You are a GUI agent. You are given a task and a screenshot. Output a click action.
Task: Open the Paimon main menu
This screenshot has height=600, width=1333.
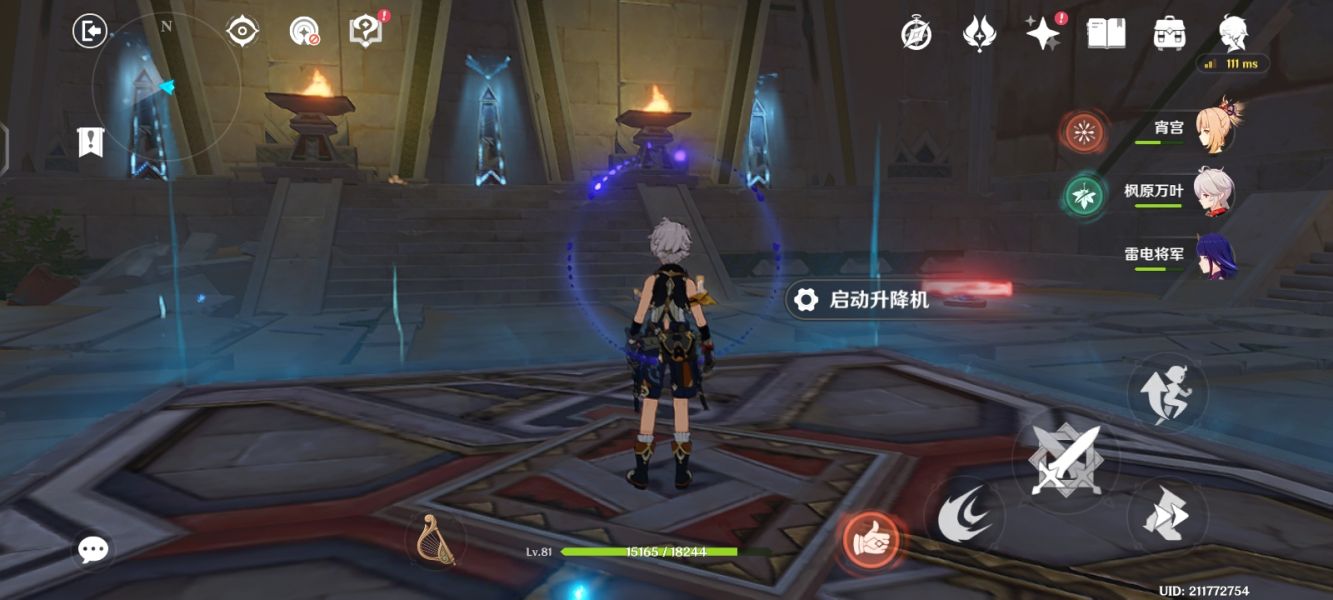pos(1233,33)
